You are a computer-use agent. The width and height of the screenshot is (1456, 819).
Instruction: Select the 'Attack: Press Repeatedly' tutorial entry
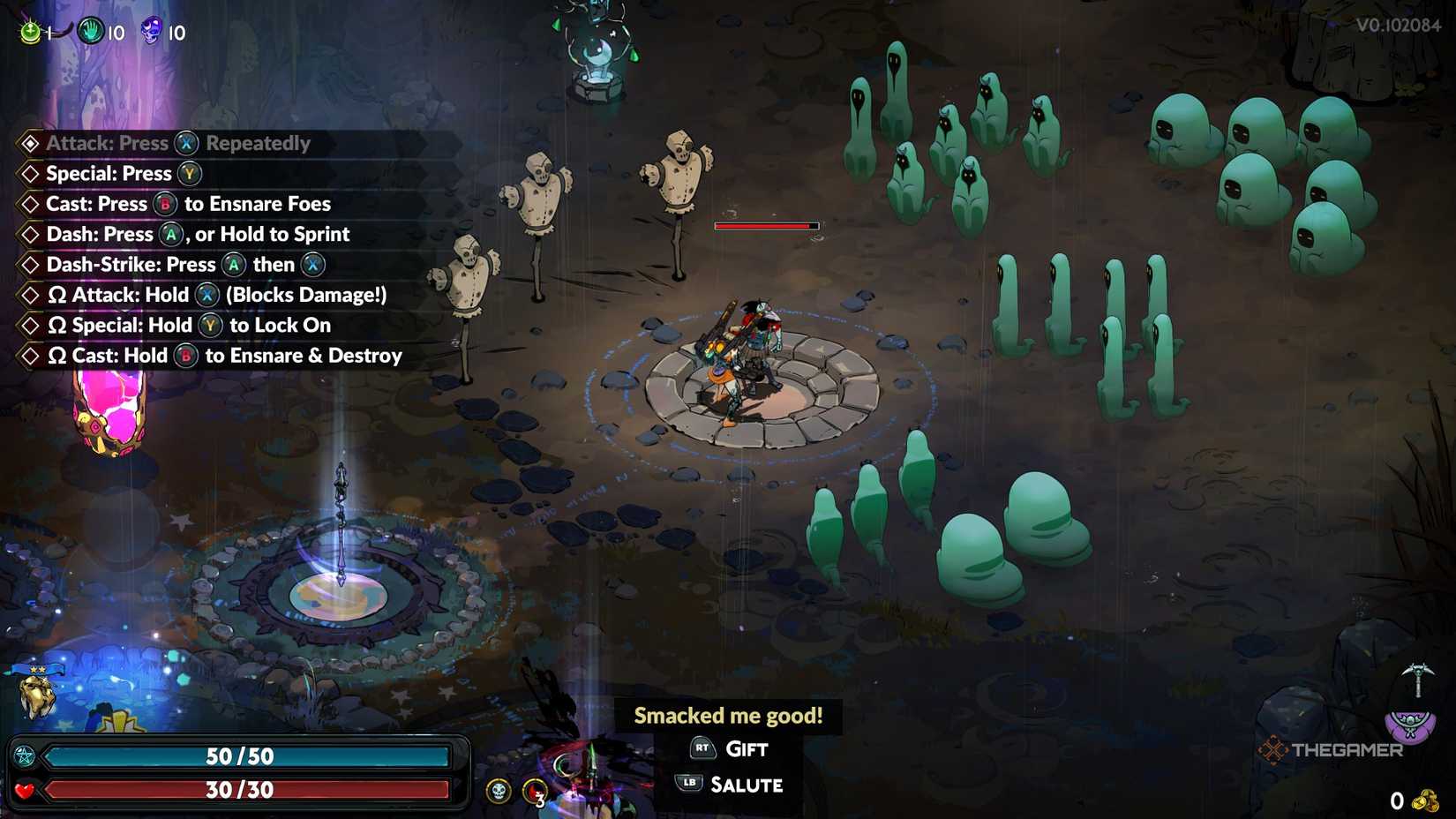click(x=178, y=143)
